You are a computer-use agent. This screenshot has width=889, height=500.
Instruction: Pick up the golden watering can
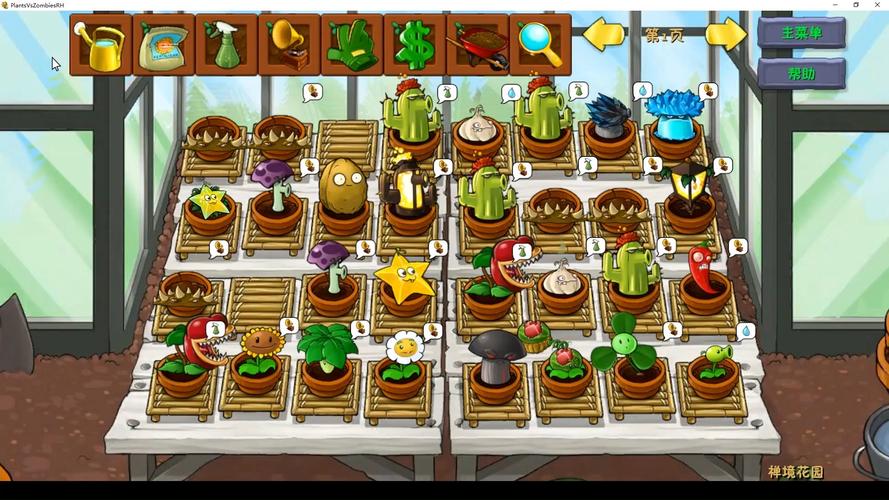tap(101, 45)
